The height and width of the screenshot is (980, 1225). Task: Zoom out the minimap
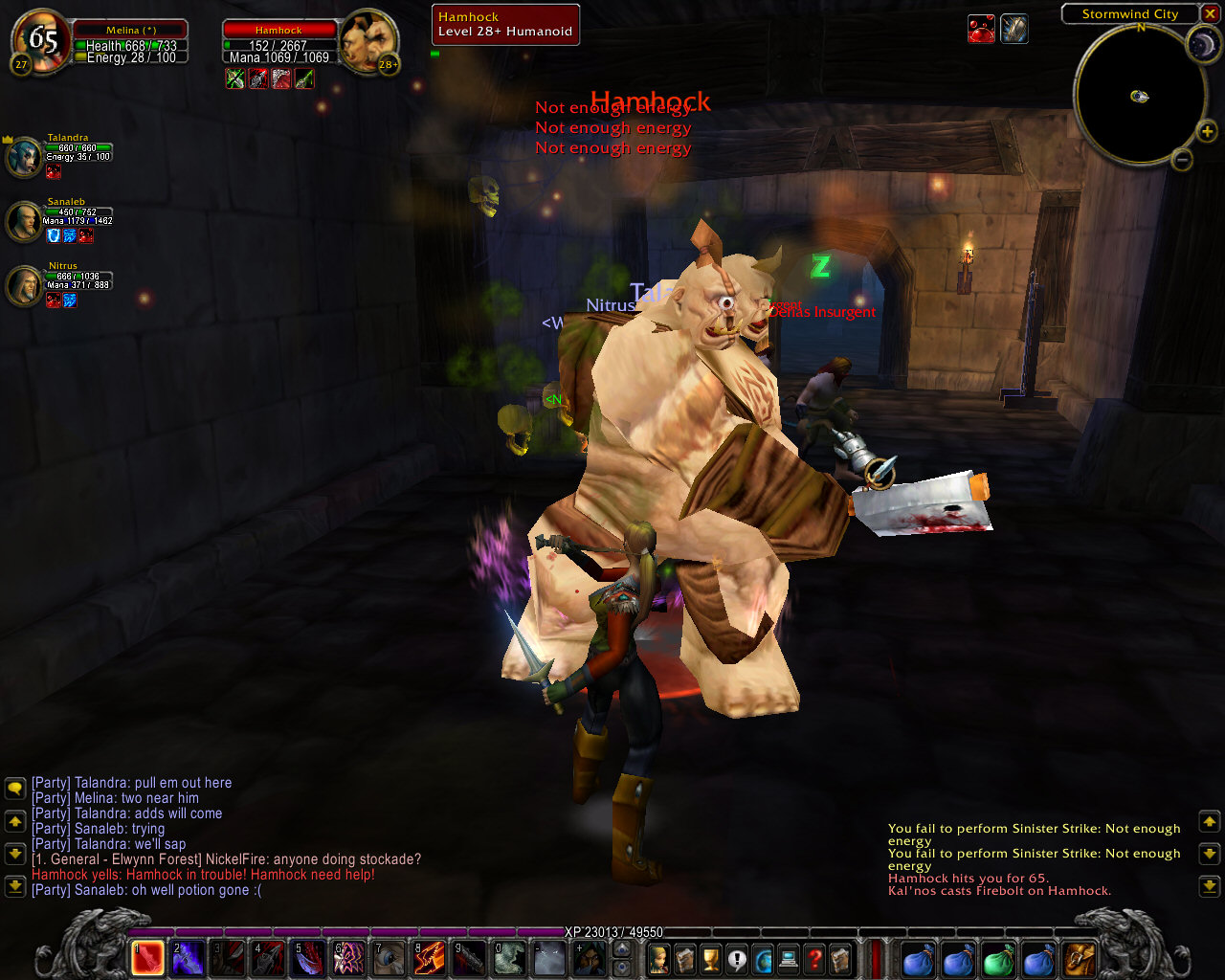[1182, 160]
